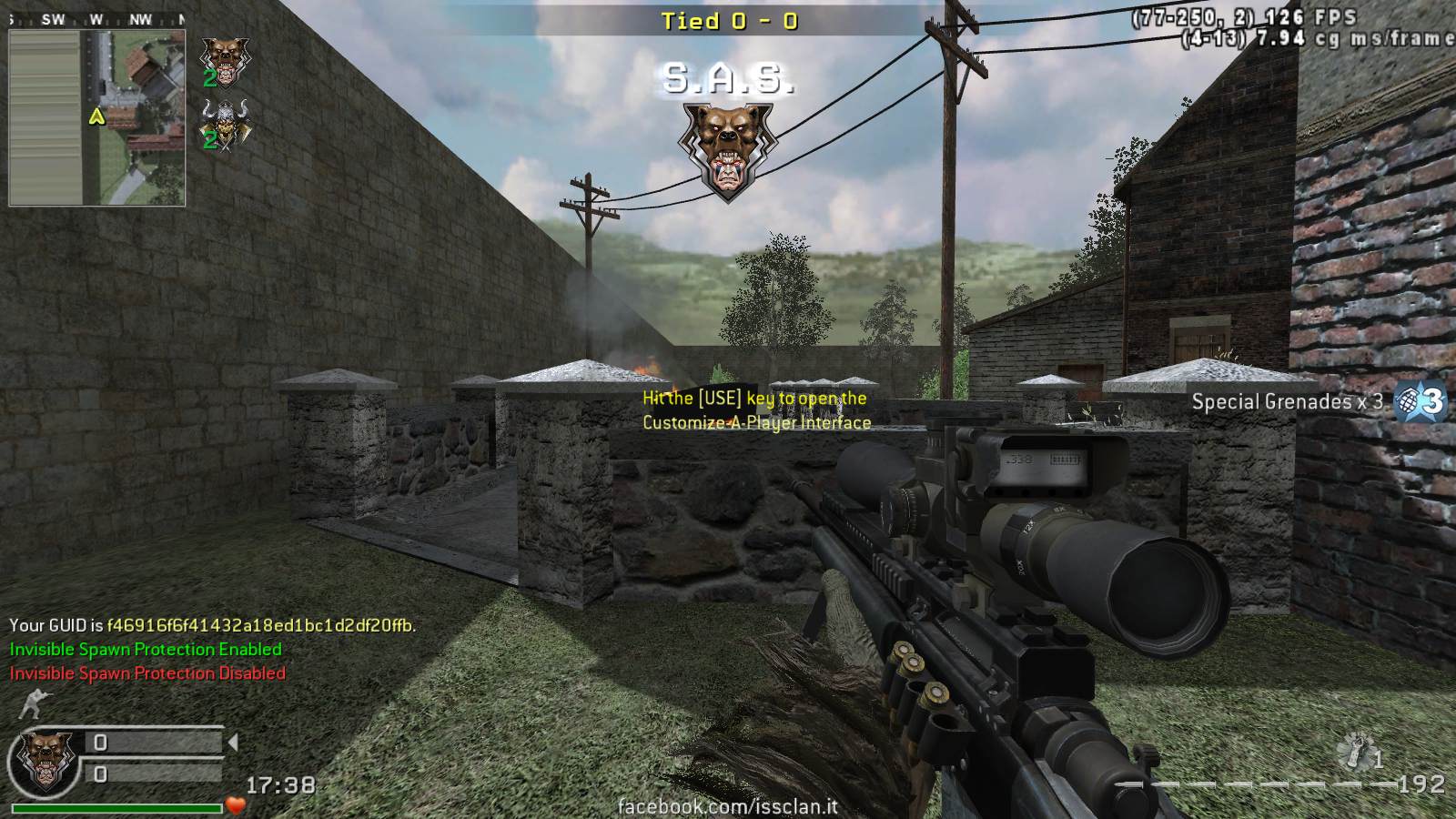The height and width of the screenshot is (819, 1456).
Task: Click the frag grenade icon near the ammo count
Action: [x=1358, y=752]
